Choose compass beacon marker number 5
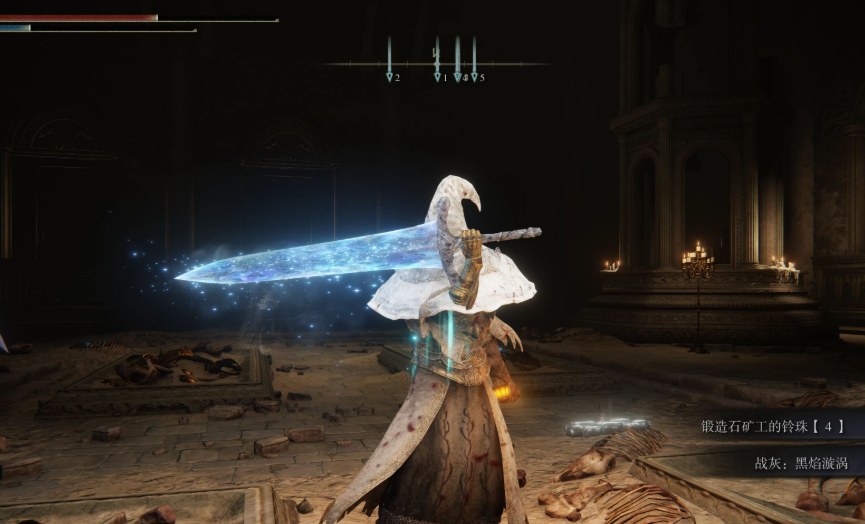Viewport: 865px width, 524px height. tap(475, 74)
